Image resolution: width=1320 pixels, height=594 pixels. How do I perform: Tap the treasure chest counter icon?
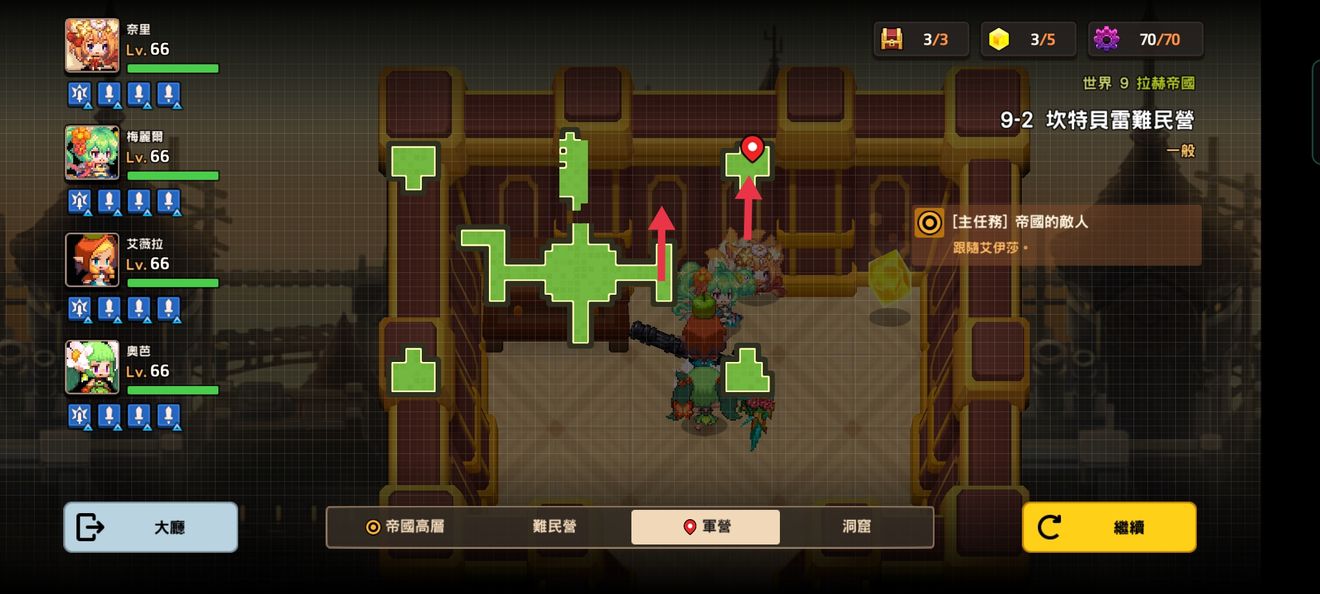(891, 39)
